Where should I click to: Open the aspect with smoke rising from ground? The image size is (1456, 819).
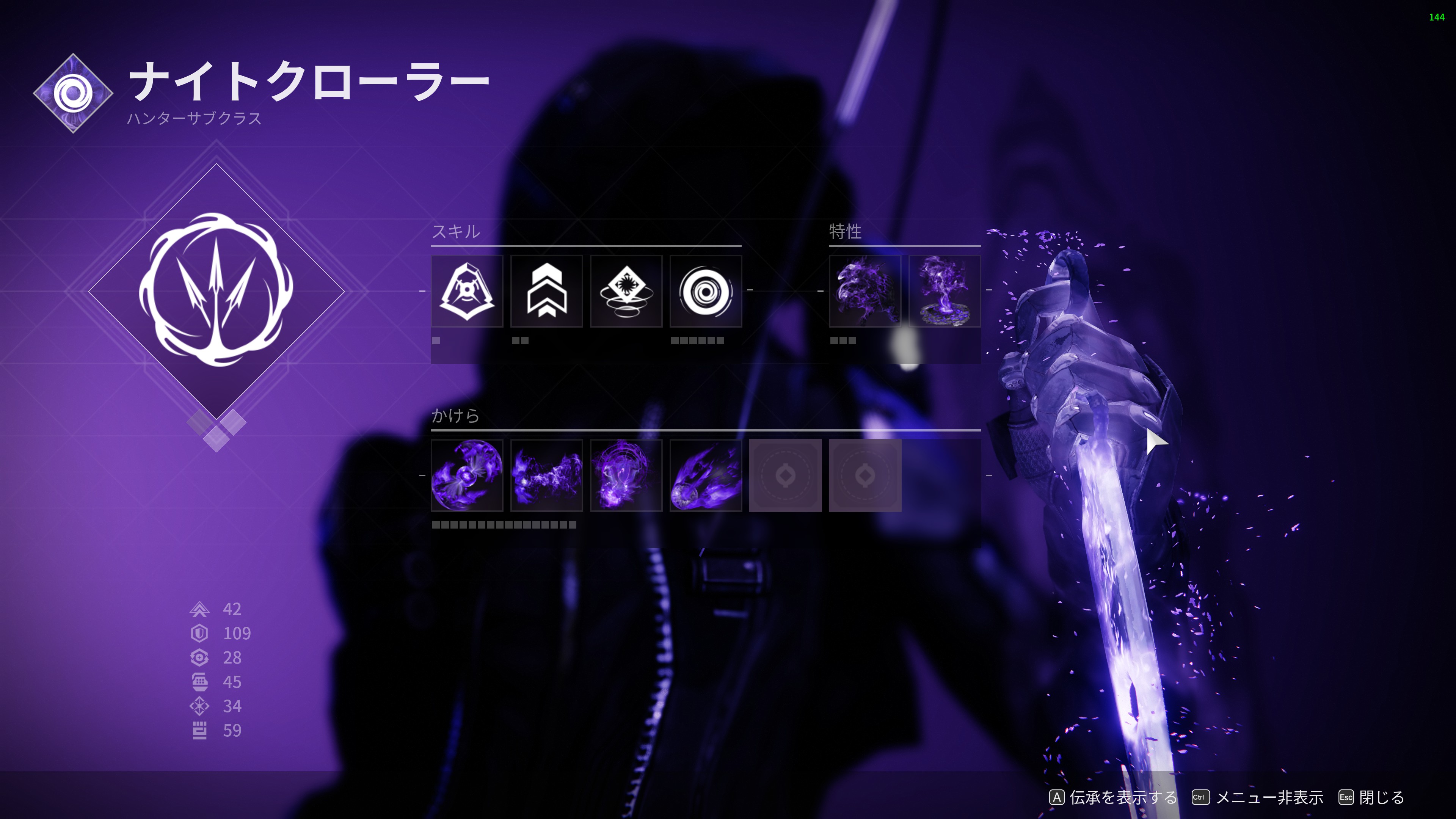945,291
